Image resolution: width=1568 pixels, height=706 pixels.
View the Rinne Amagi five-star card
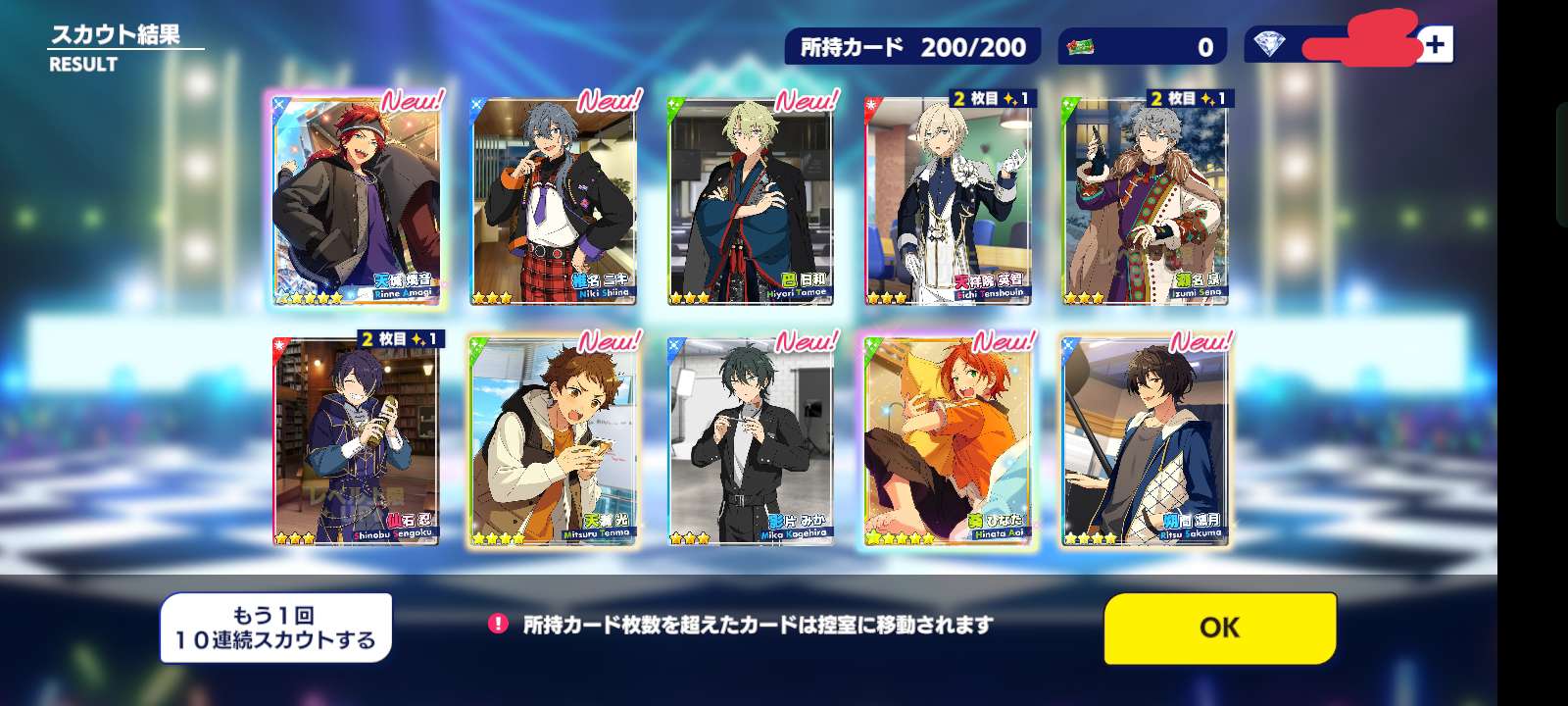click(x=356, y=200)
